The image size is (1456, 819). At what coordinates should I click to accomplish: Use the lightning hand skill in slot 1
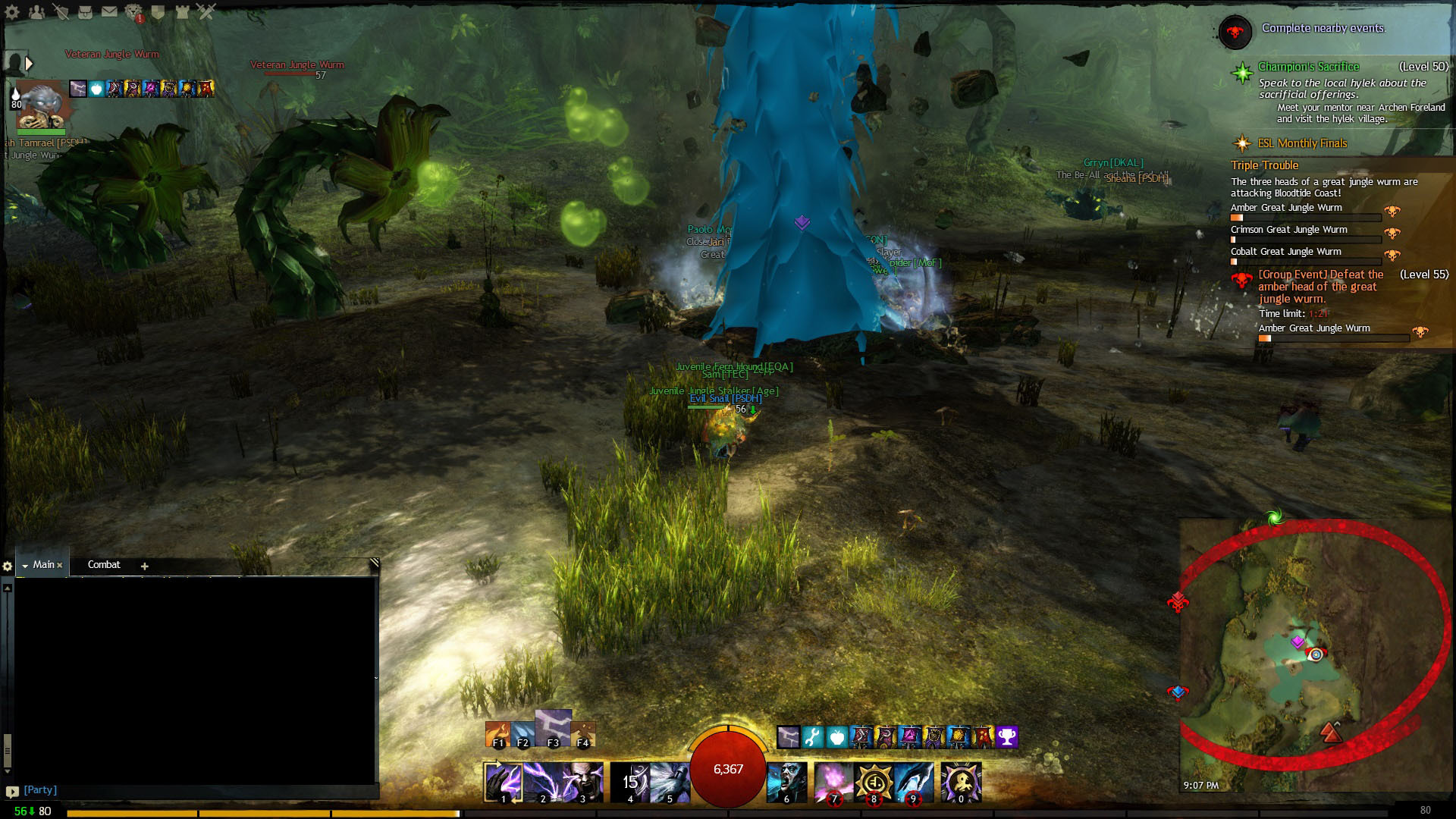click(x=504, y=783)
